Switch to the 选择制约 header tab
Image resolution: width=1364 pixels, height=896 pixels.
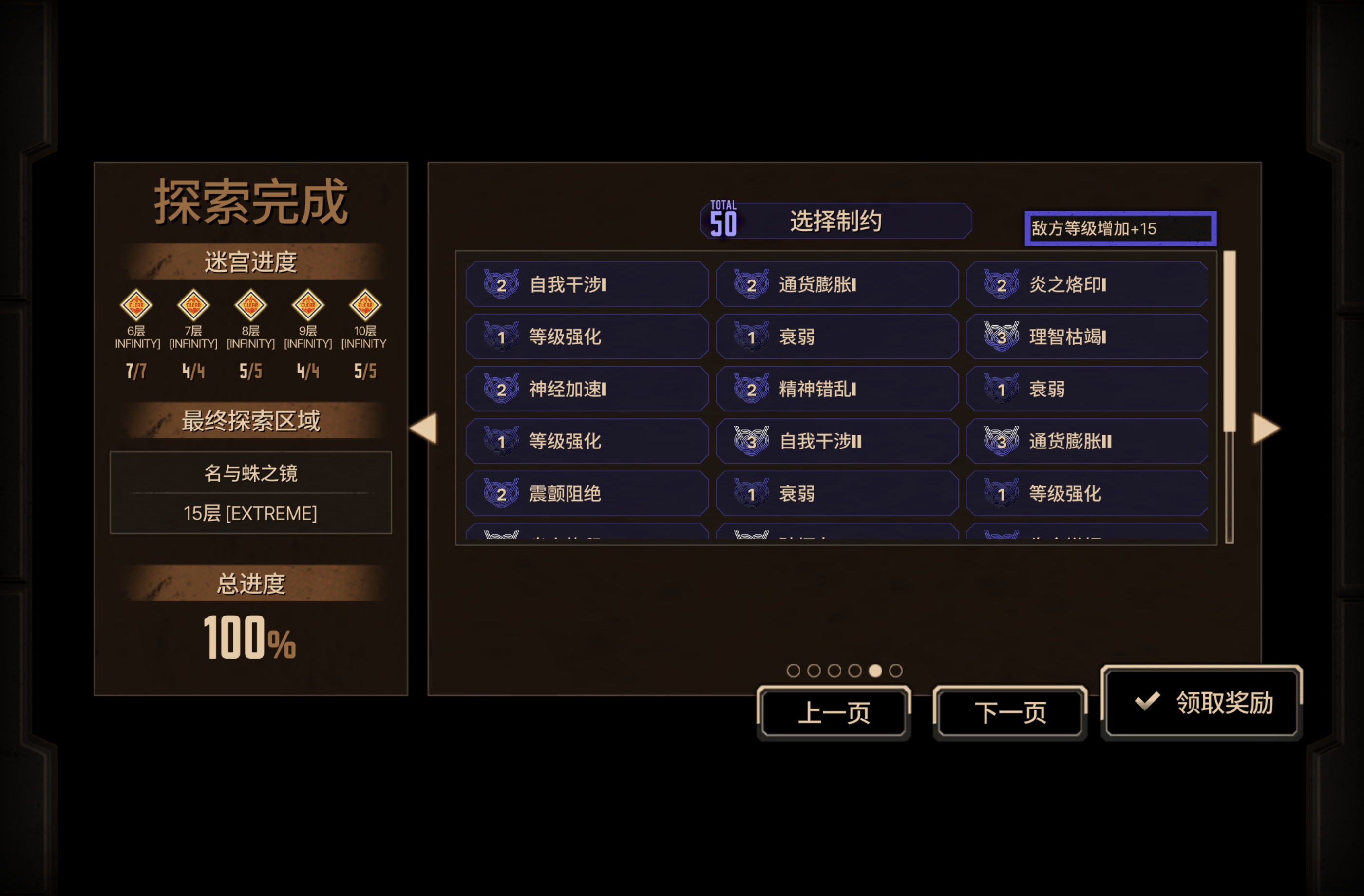point(836,222)
